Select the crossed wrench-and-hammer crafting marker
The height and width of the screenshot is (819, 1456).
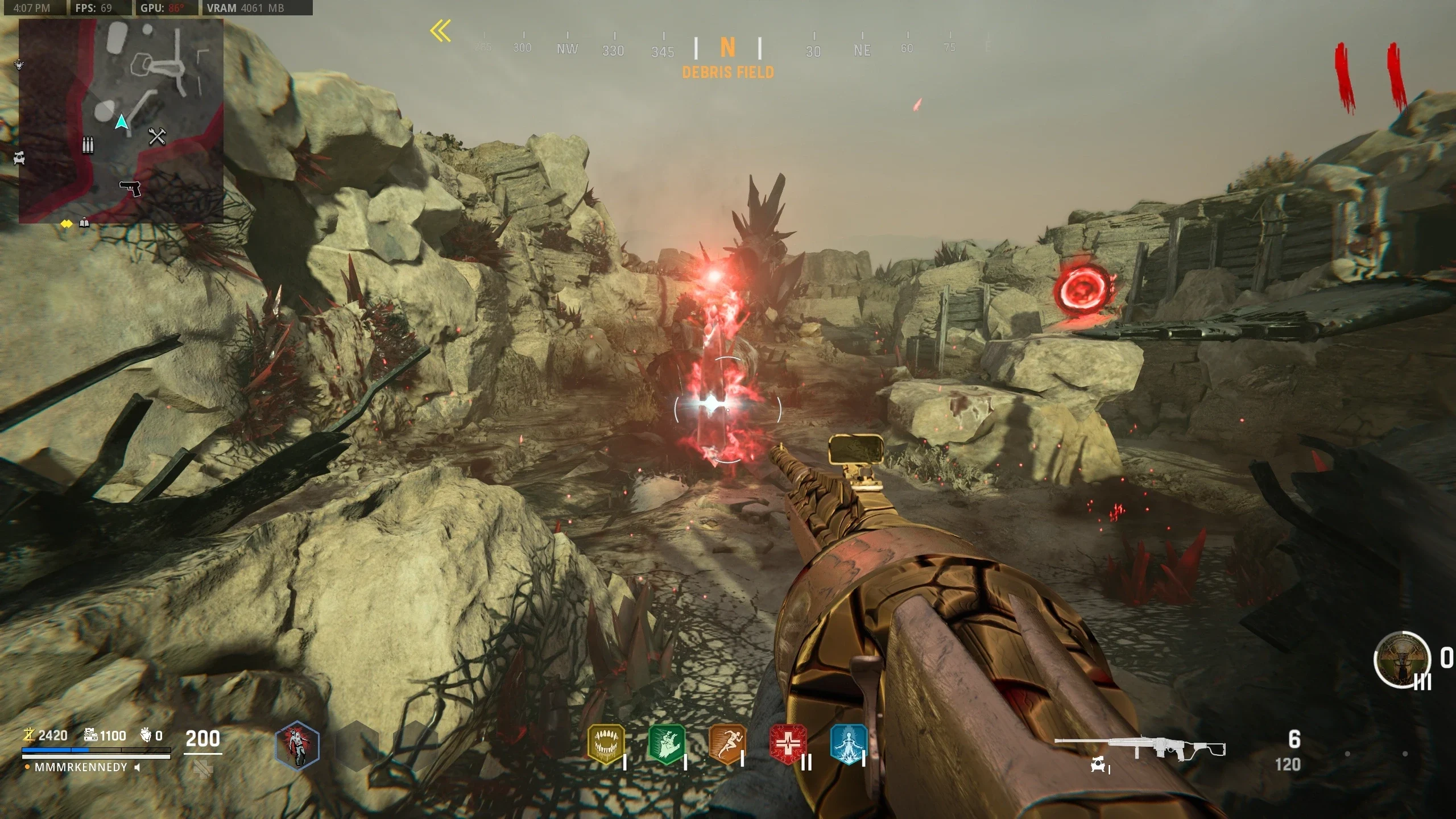pyautogui.click(x=157, y=136)
